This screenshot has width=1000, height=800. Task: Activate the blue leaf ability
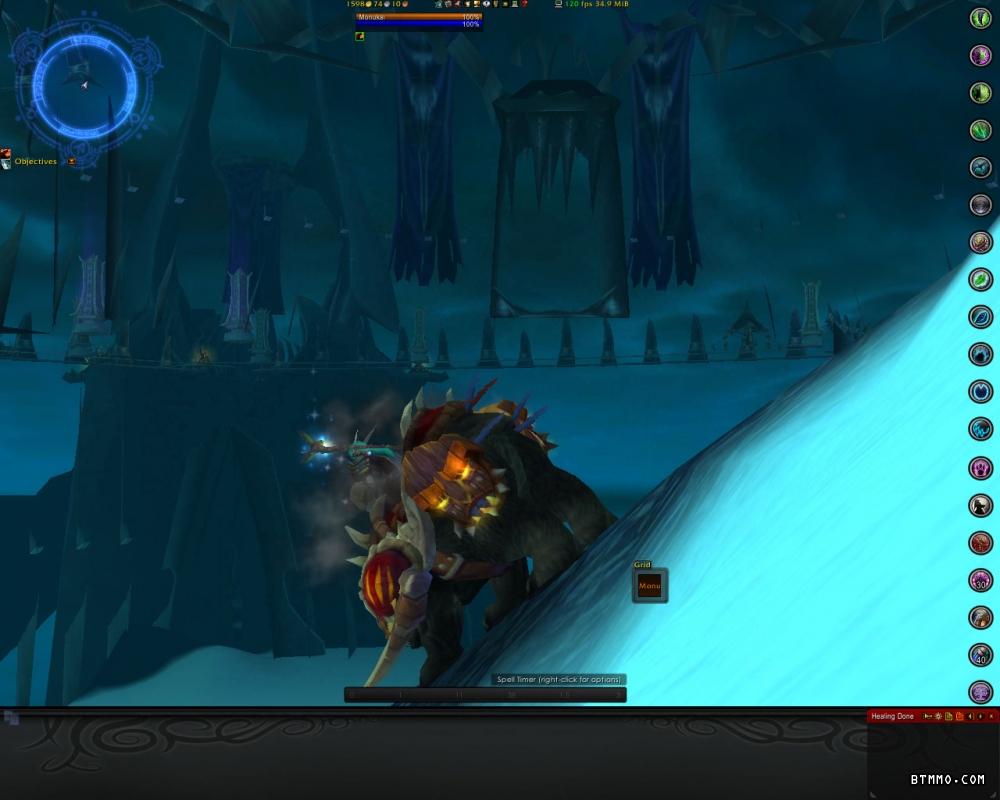[x=980, y=317]
